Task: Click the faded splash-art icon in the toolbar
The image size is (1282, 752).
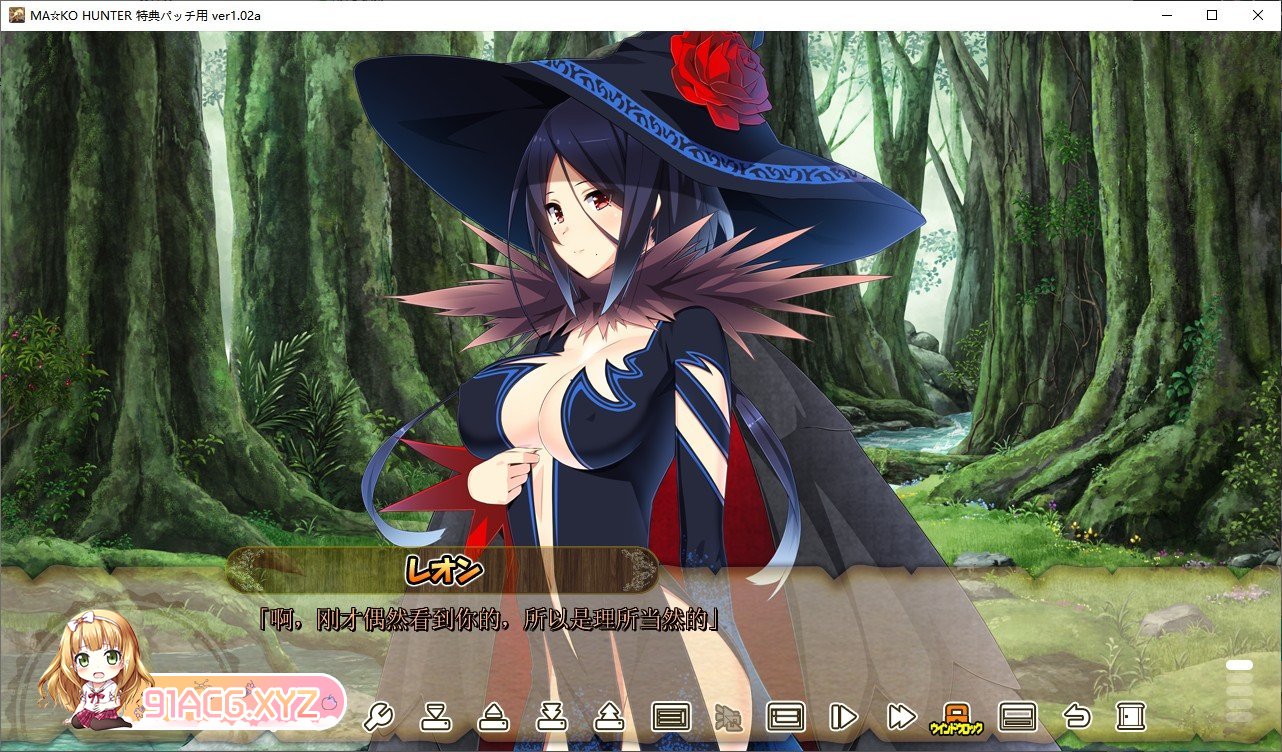Action: pyautogui.click(x=729, y=717)
